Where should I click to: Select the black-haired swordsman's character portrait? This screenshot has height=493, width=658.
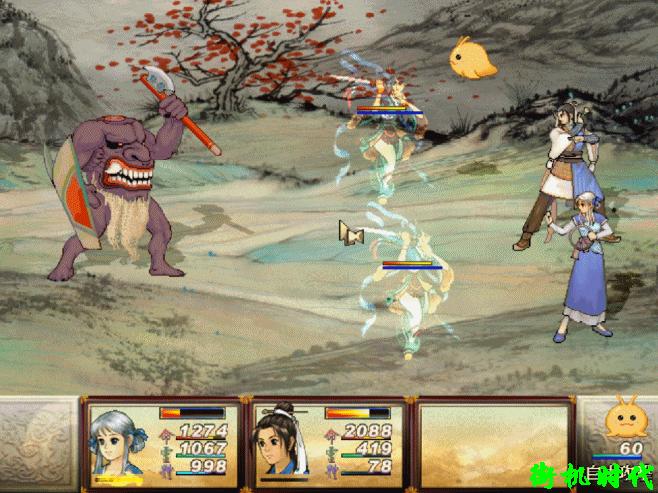point(282,441)
